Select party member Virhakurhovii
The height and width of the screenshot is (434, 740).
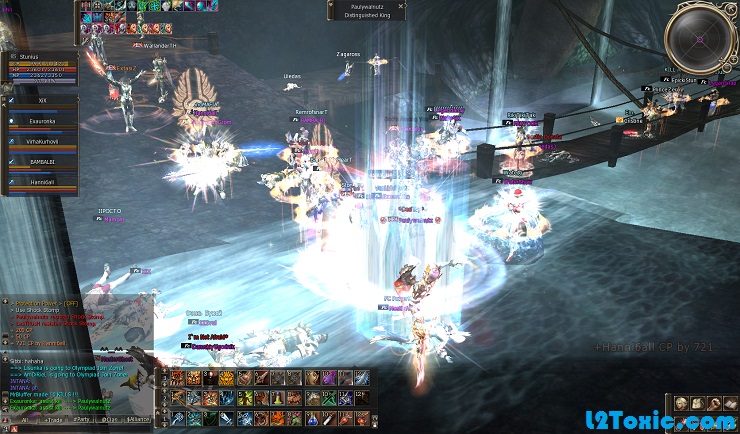(44, 142)
